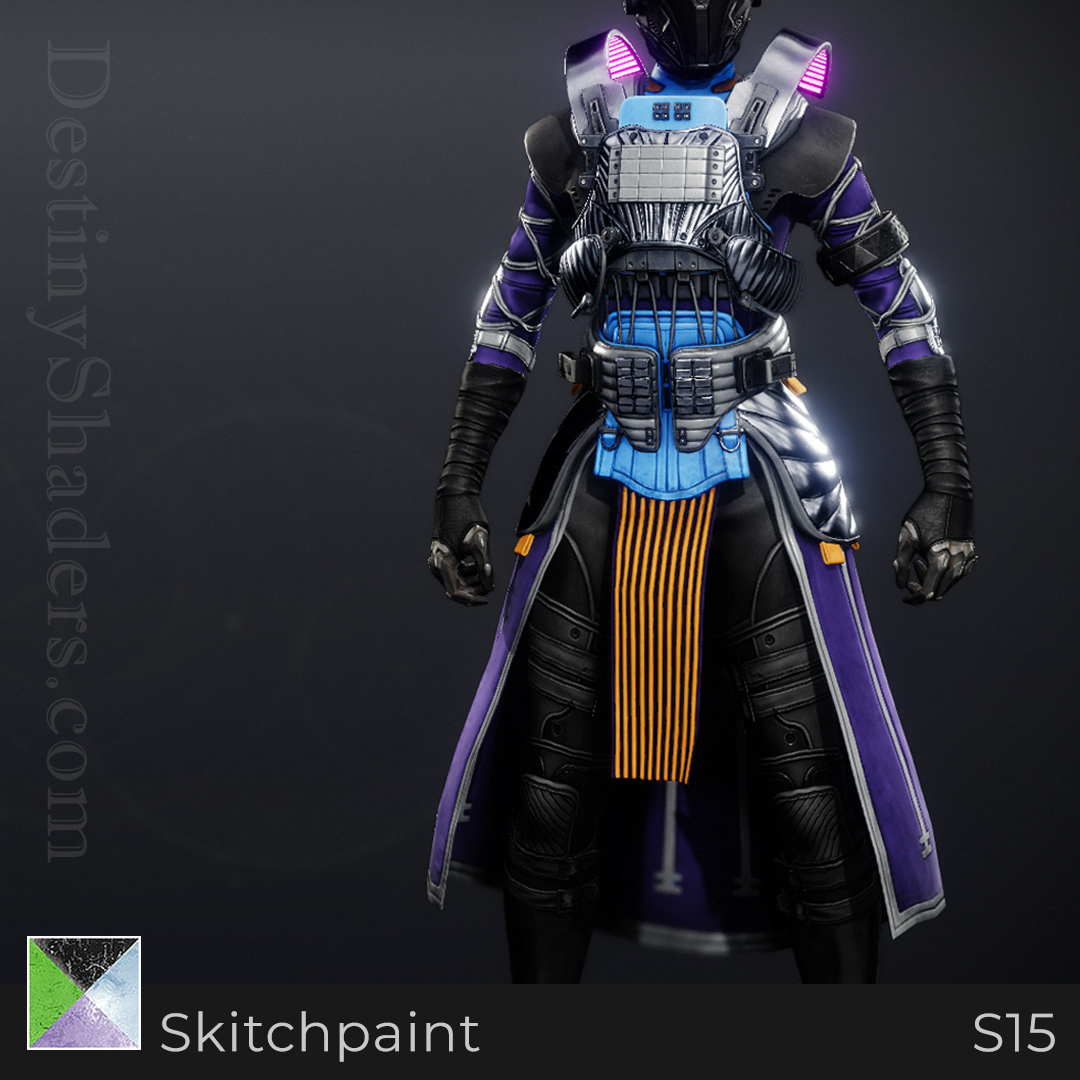Select the Skitchpaint shader icon
Viewport: 1080px width, 1080px height.
coord(84,992)
